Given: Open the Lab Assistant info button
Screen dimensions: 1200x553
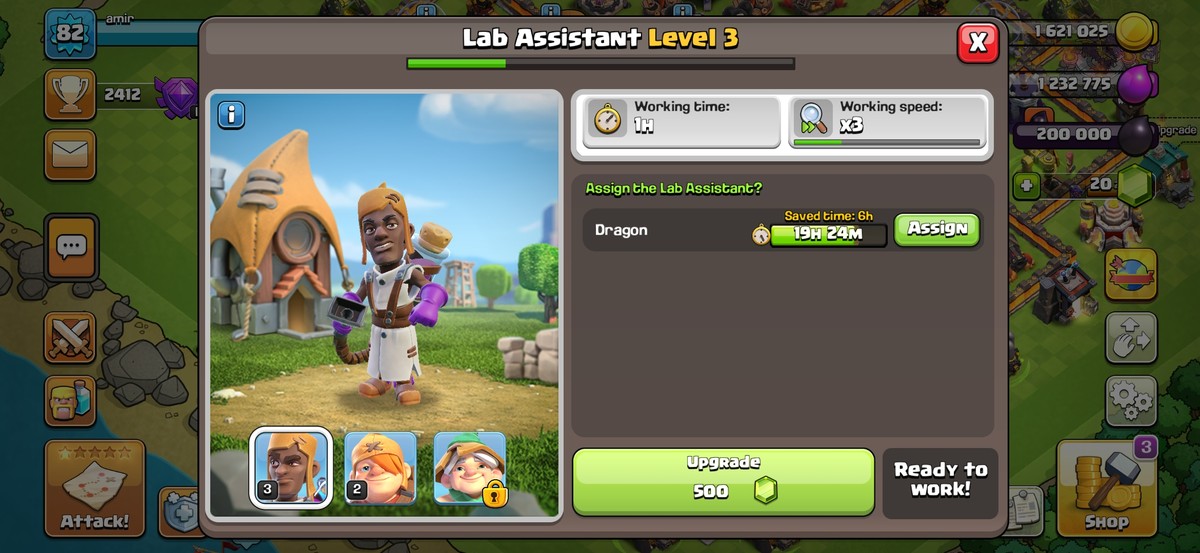Looking at the screenshot, I should pos(231,115).
